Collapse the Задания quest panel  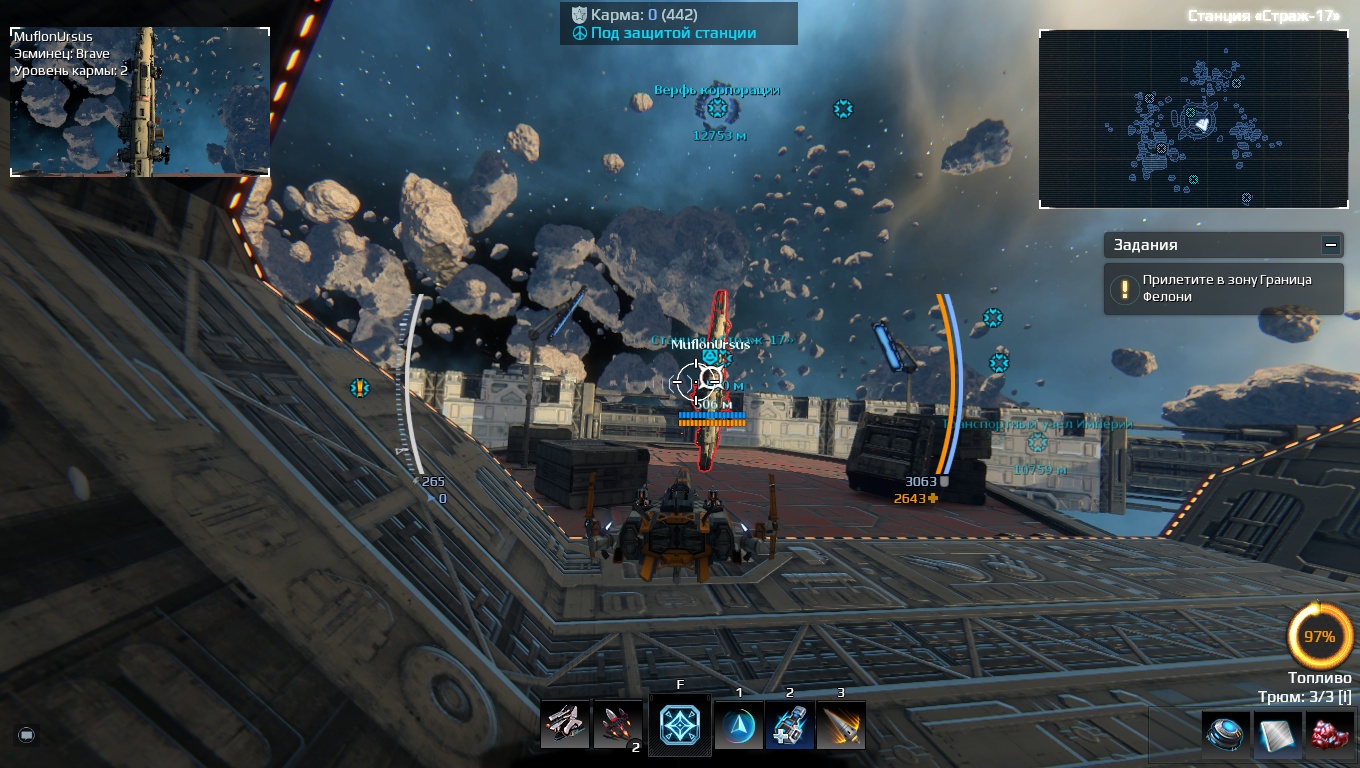pos(1330,244)
